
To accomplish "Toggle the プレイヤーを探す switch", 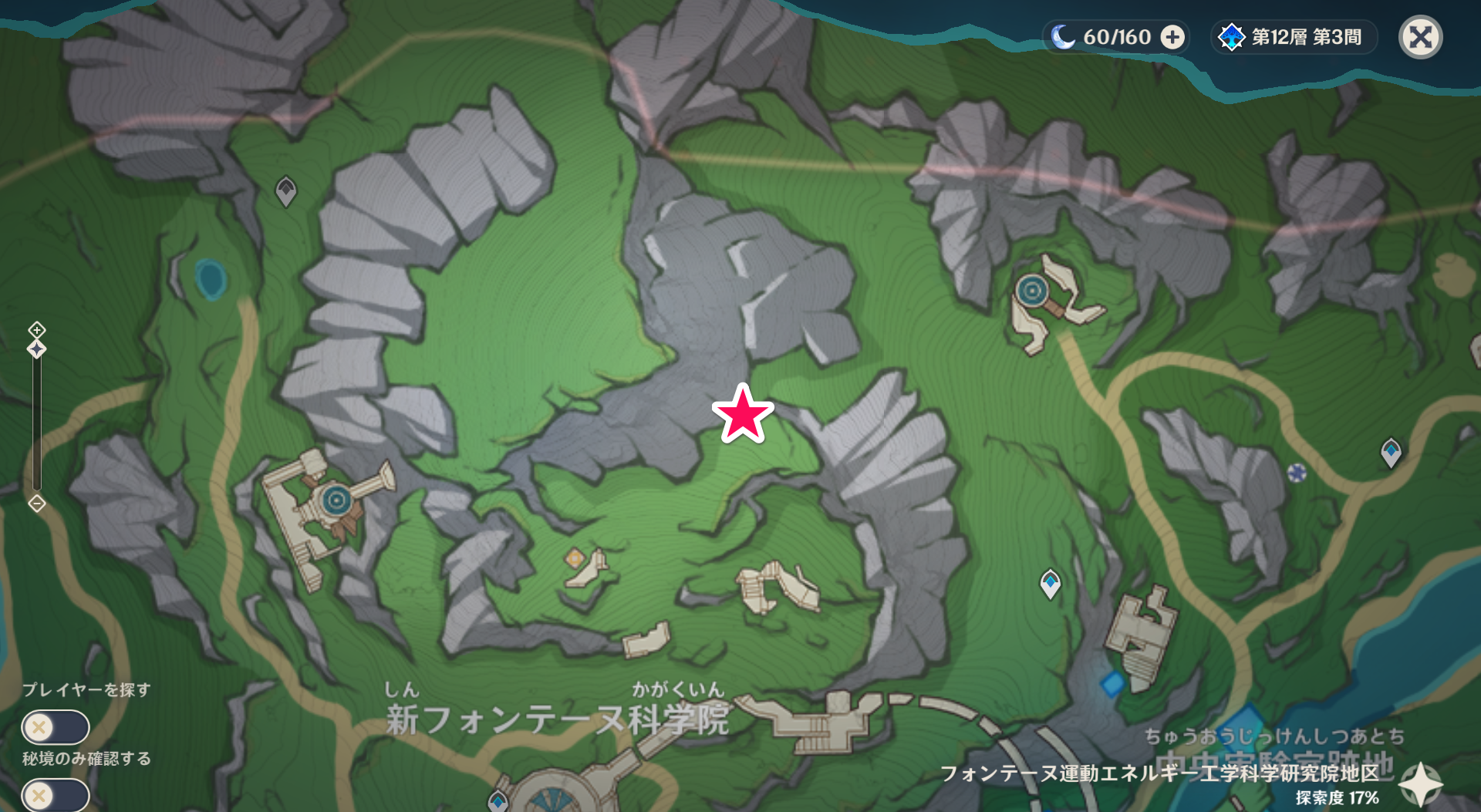I will (x=56, y=727).
